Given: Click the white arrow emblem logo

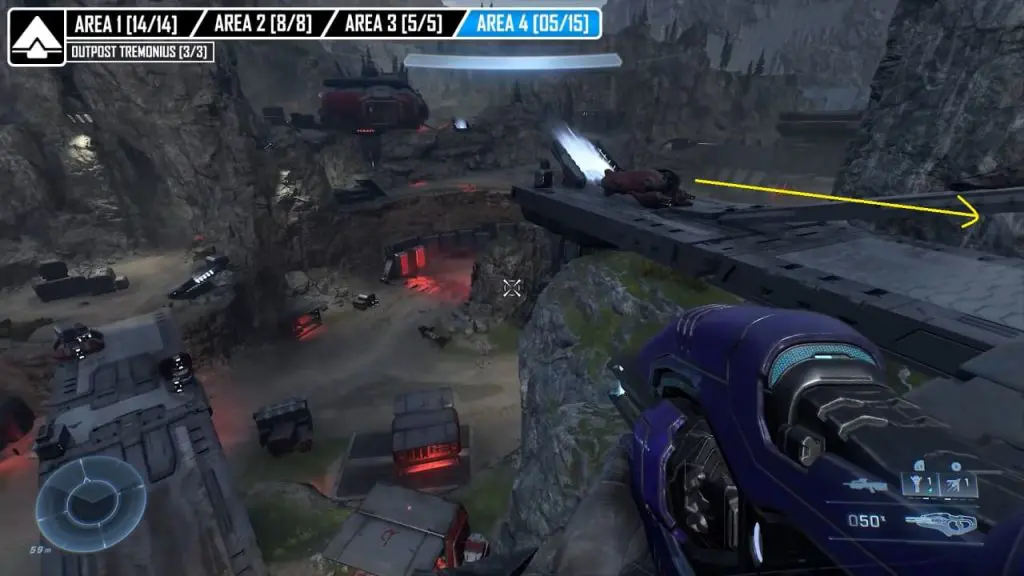Looking at the screenshot, I should point(36,37).
